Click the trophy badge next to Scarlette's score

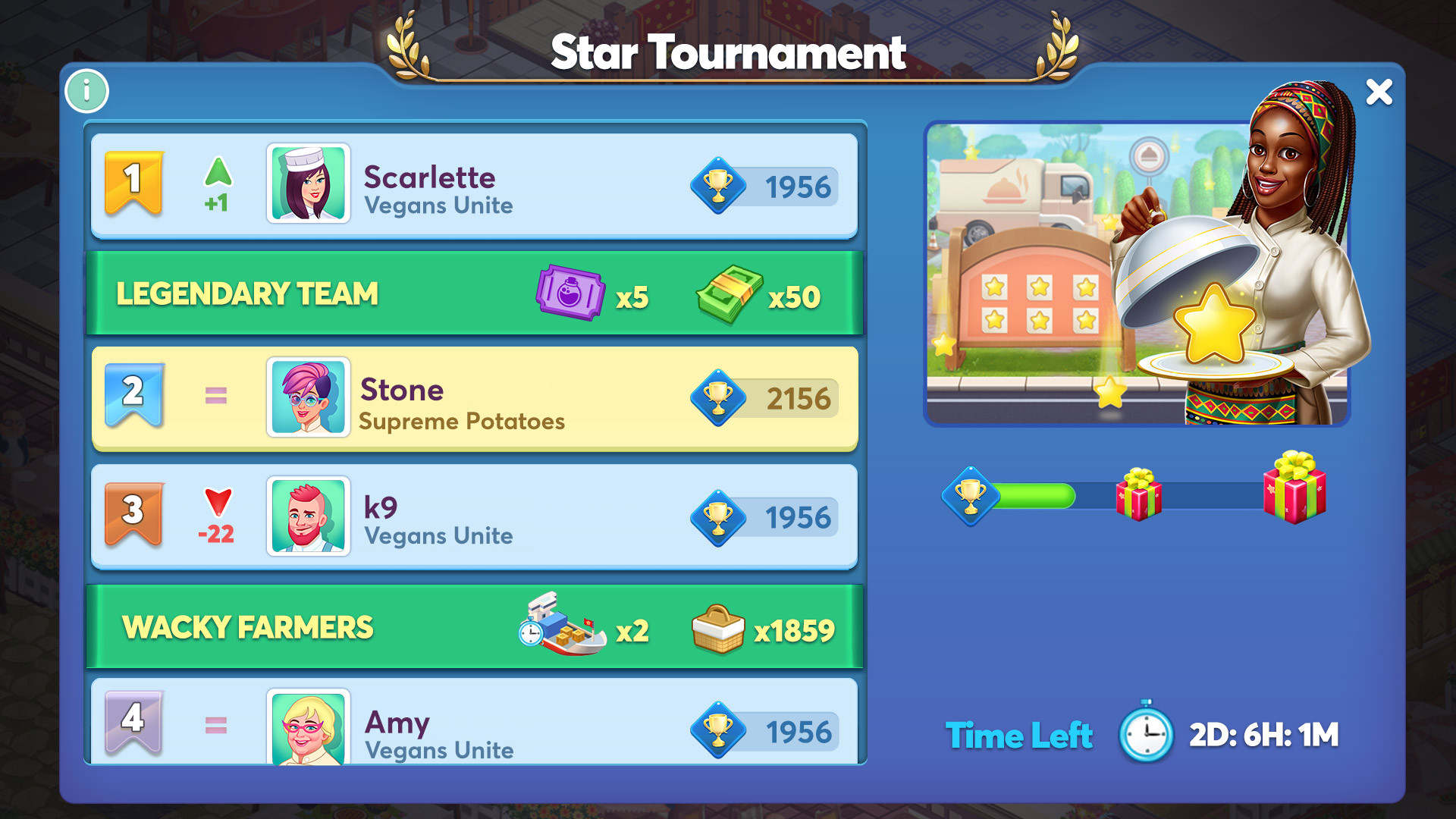719,187
